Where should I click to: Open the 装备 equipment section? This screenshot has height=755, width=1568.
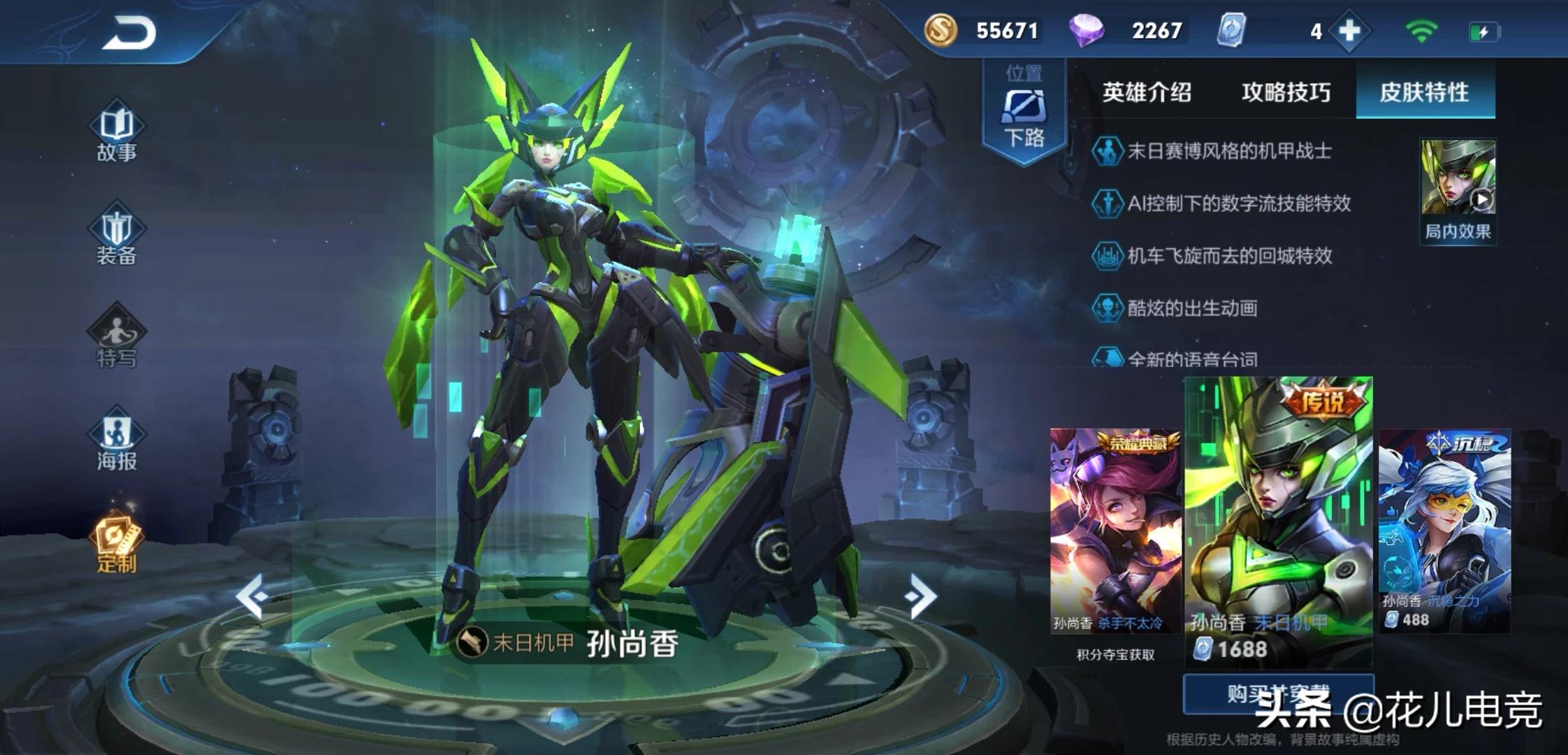(117, 237)
